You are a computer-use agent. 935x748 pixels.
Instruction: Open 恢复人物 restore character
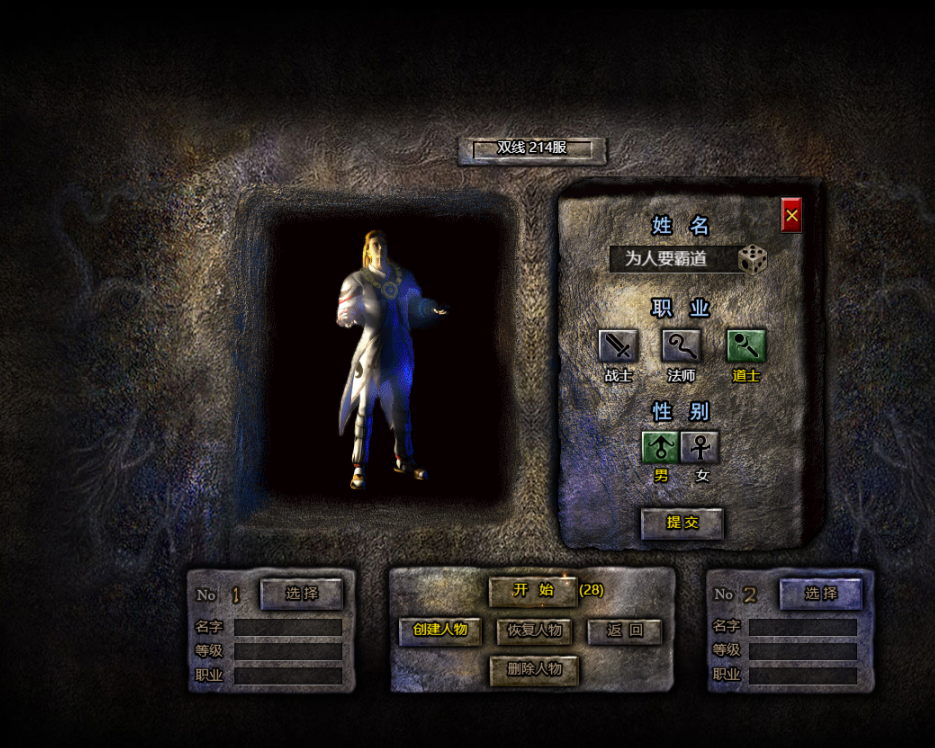[x=534, y=631]
